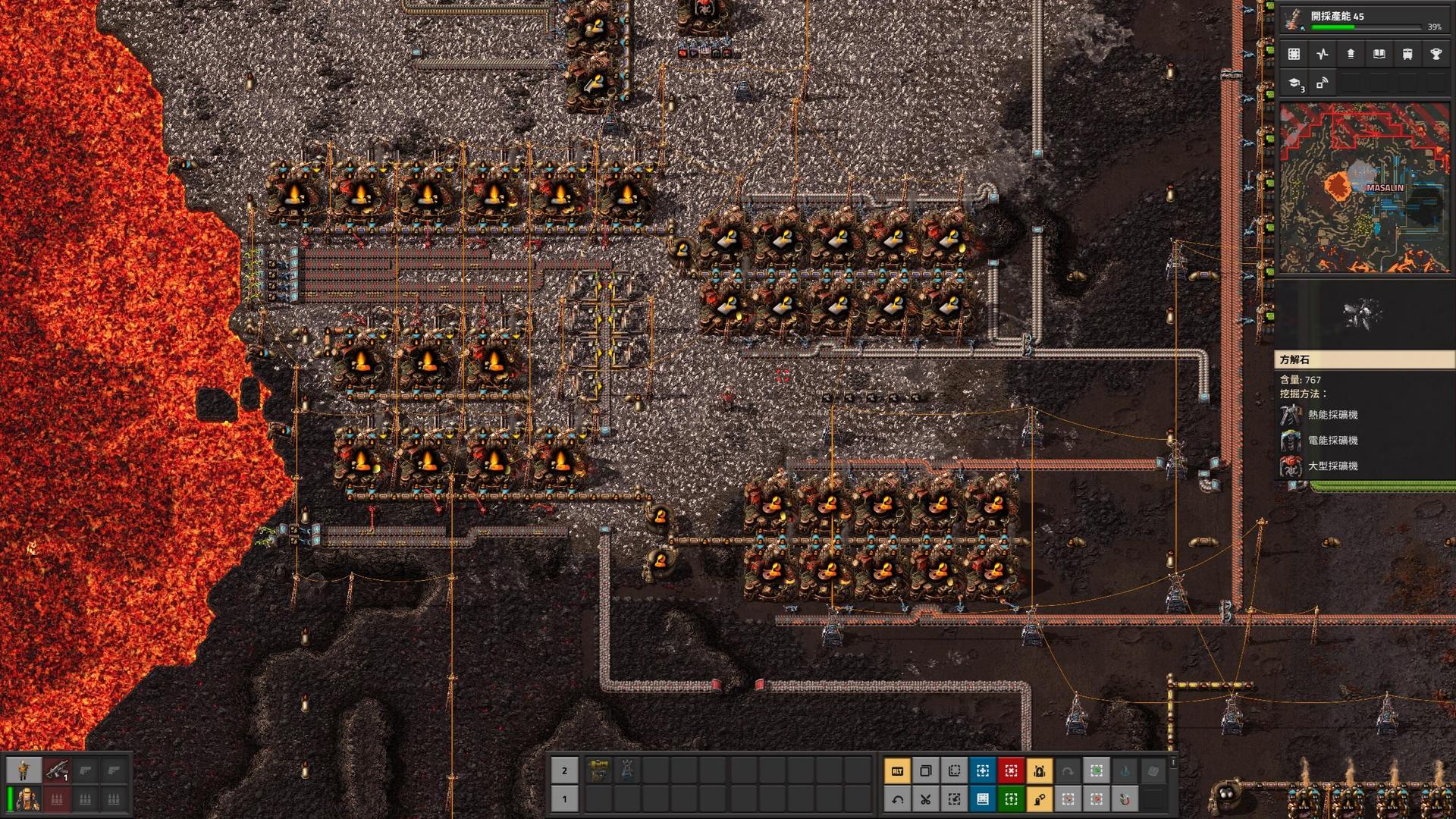Viewport: 1456px width, 819px height.
Task: Switch to quickbar page 1
Action: pyautogui.click(x=563, y=800)
